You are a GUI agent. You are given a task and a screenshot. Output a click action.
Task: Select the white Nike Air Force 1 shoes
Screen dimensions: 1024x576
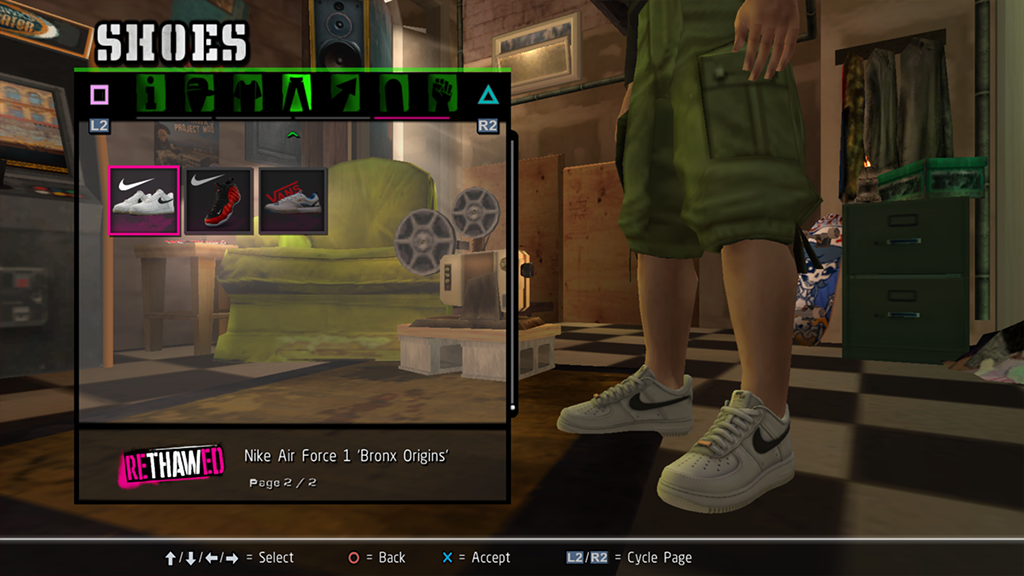[144, 200]
